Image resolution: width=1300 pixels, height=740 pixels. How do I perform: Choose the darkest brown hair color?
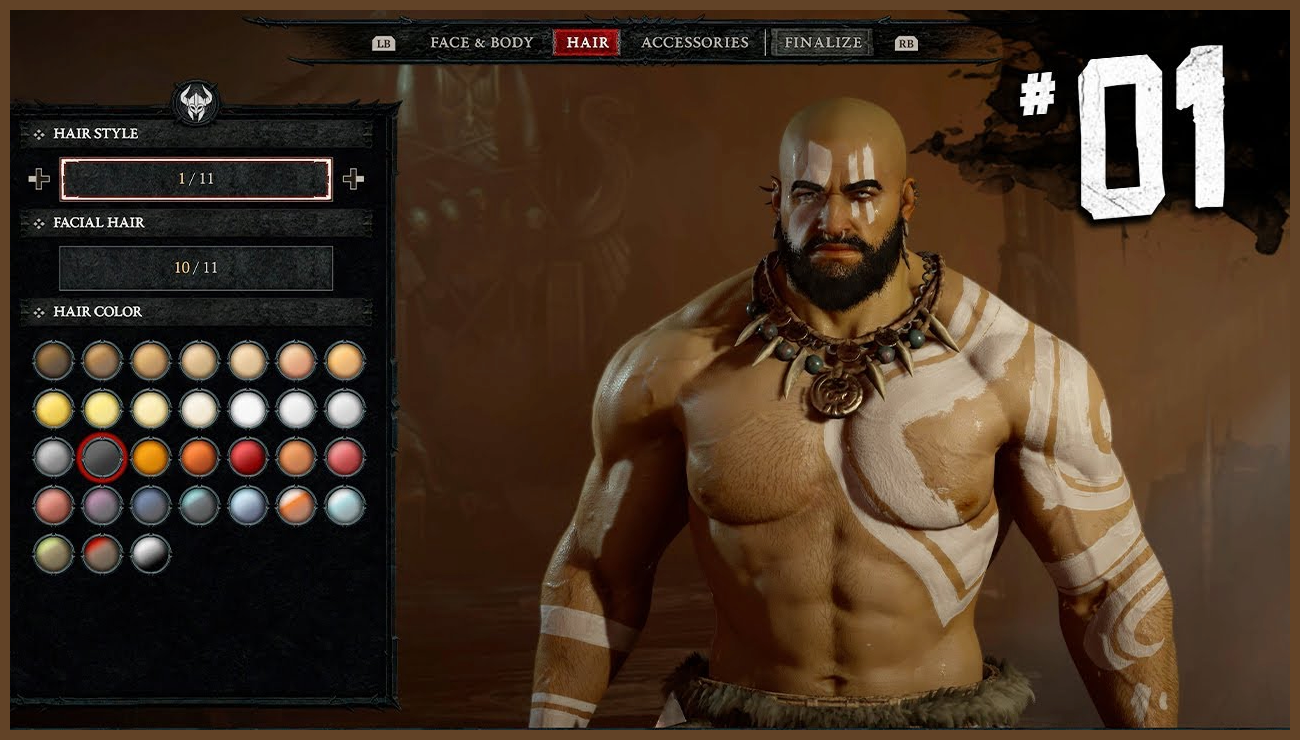(53, 360)
